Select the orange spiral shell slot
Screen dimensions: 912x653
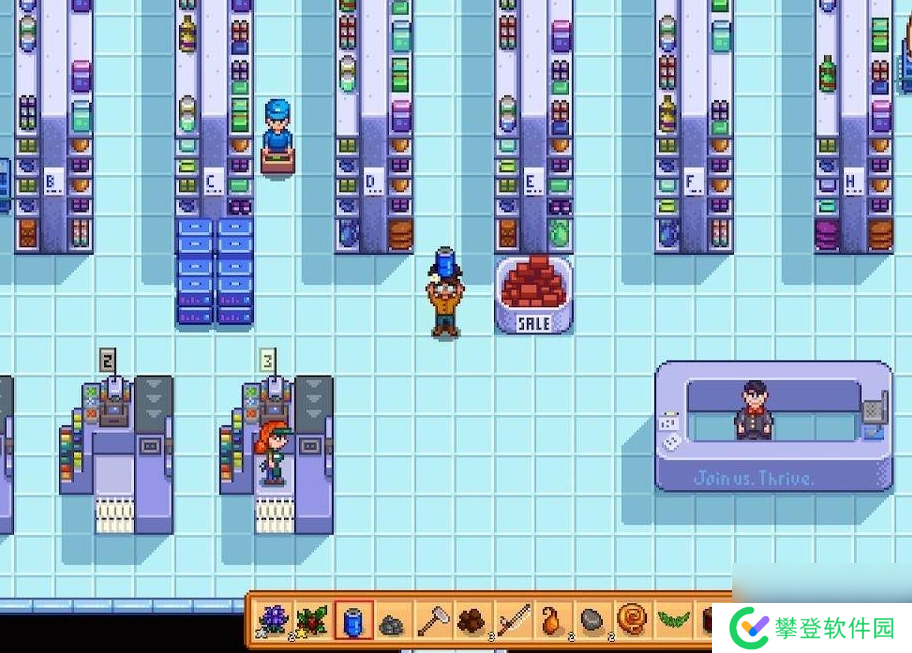pos(631,622)
